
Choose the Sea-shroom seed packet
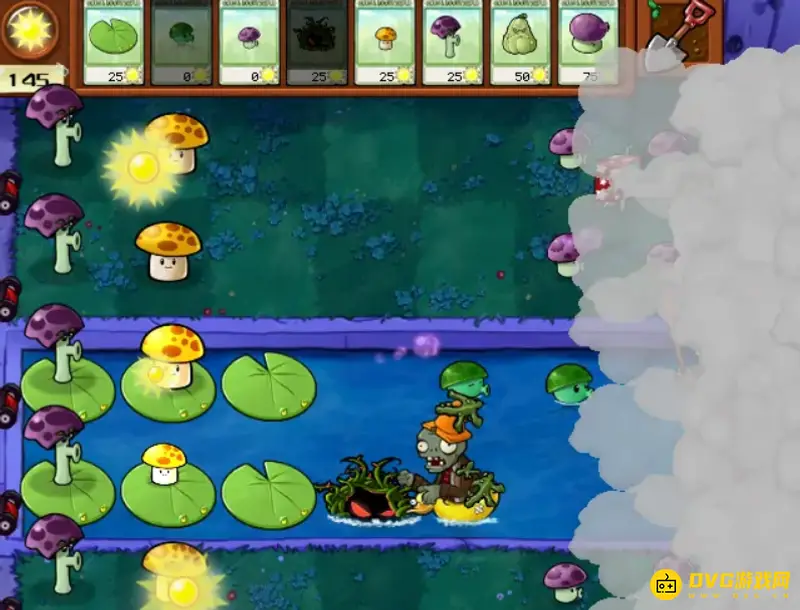[181, 40]
